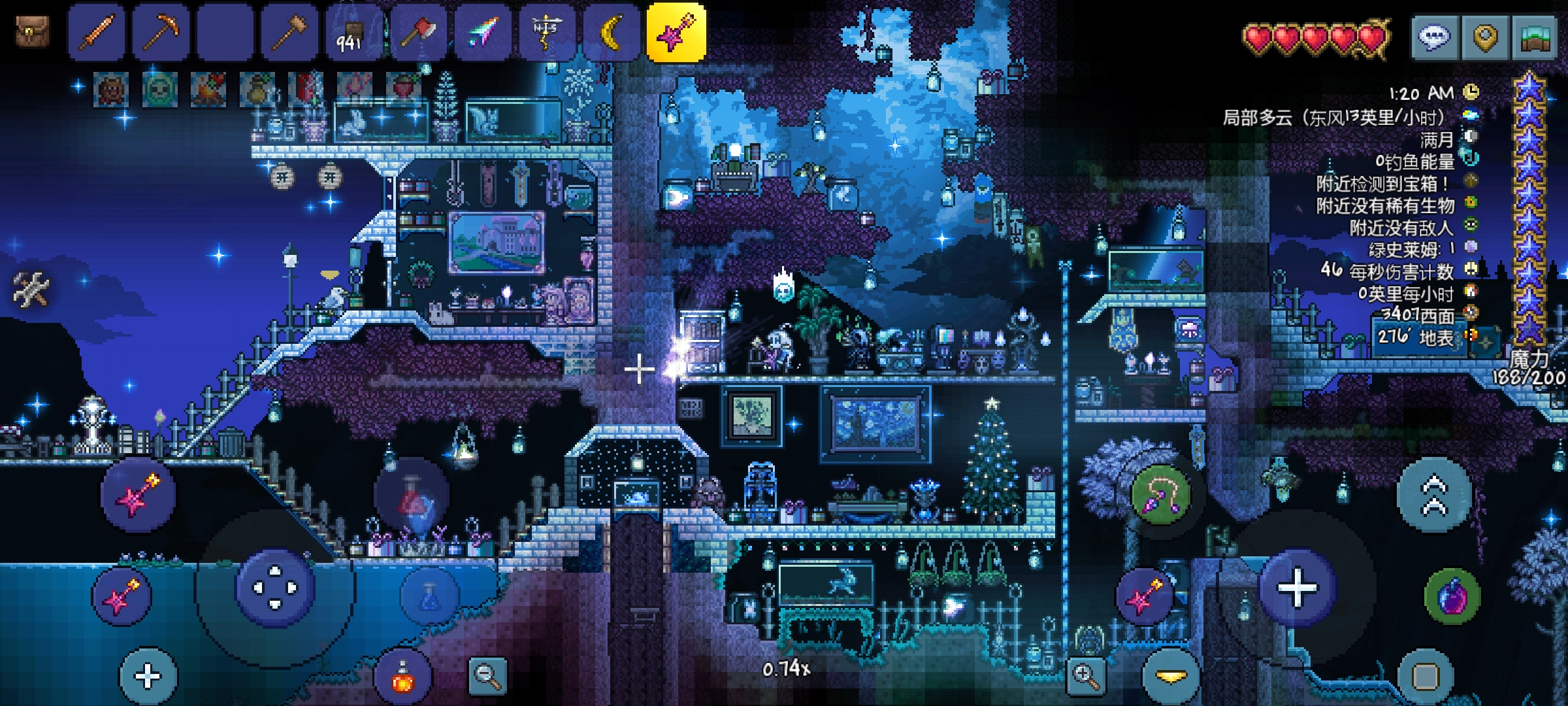Select the red axe hotbar slot
This screenshot has width=1568, height=706.
coord(417,32)
